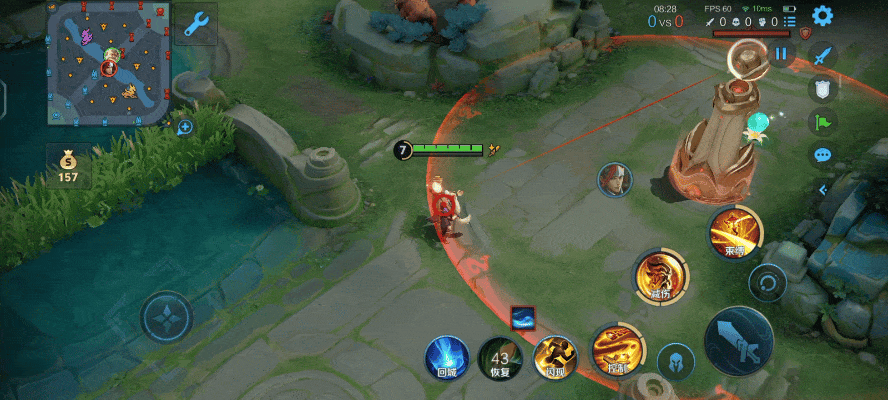Viewport: 888px width, 400px height.
Task: Open the chat bubble quick messages
Action: point(822,155)
